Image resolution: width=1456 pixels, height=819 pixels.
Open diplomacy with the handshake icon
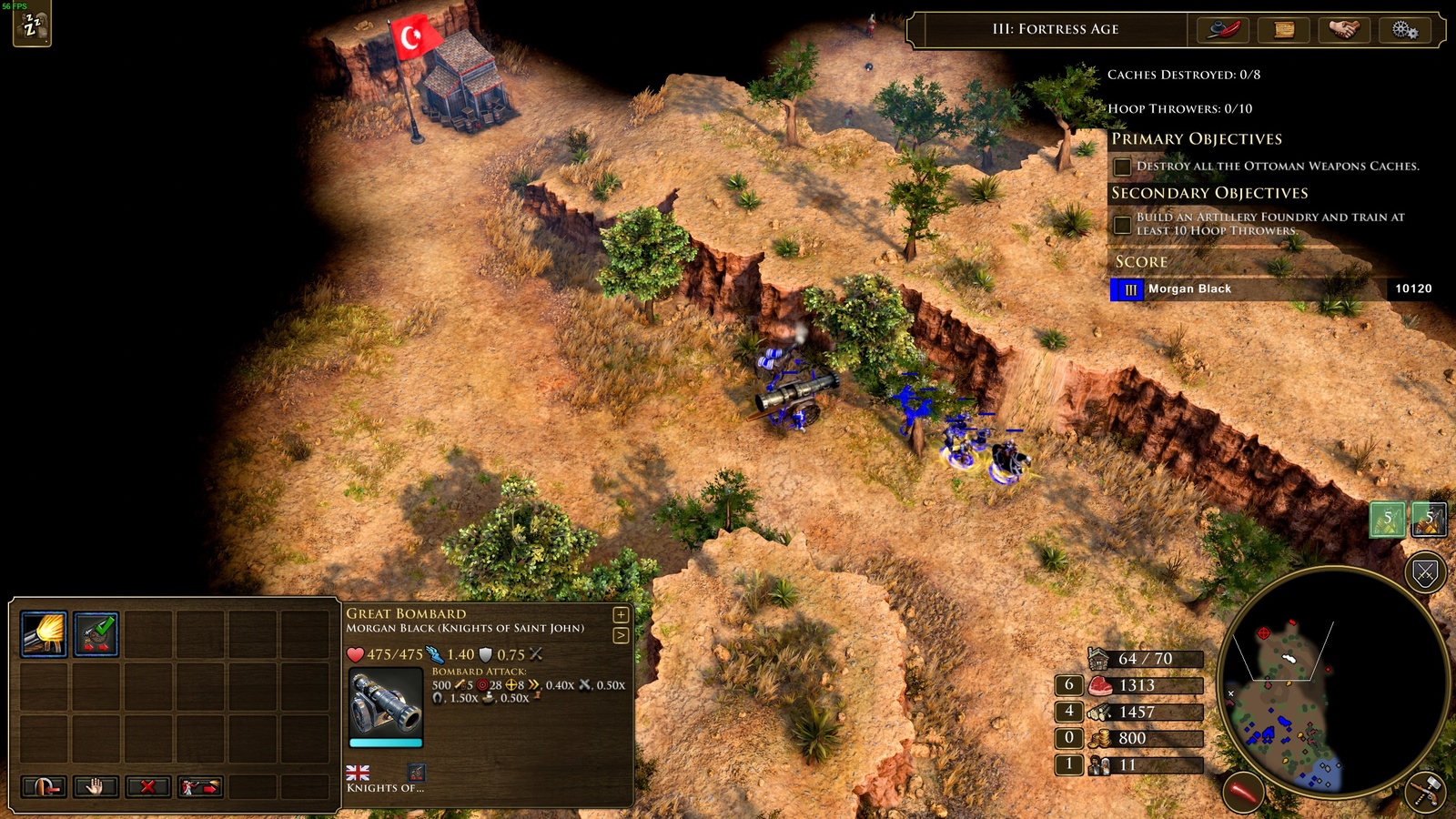1342,29
